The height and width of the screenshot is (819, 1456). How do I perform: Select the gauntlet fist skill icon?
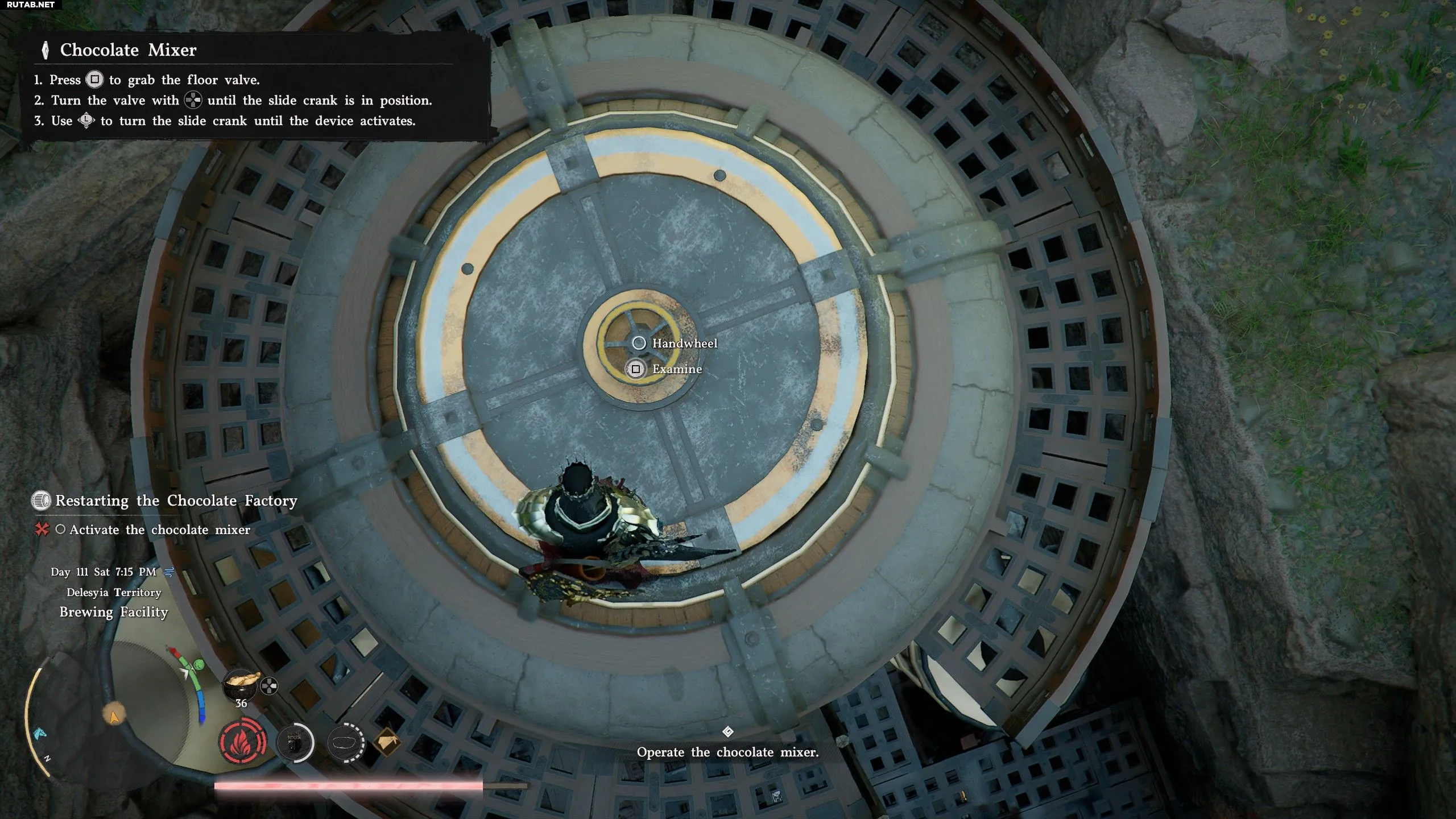295,742
